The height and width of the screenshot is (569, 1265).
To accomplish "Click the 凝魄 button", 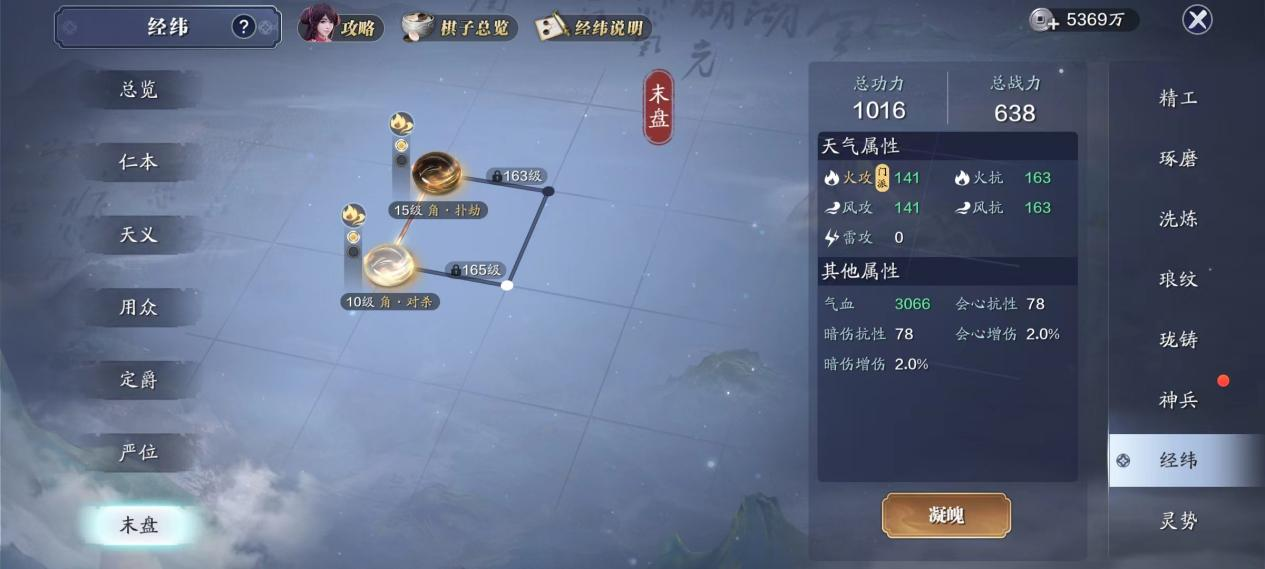I will [x=946, y=516].
